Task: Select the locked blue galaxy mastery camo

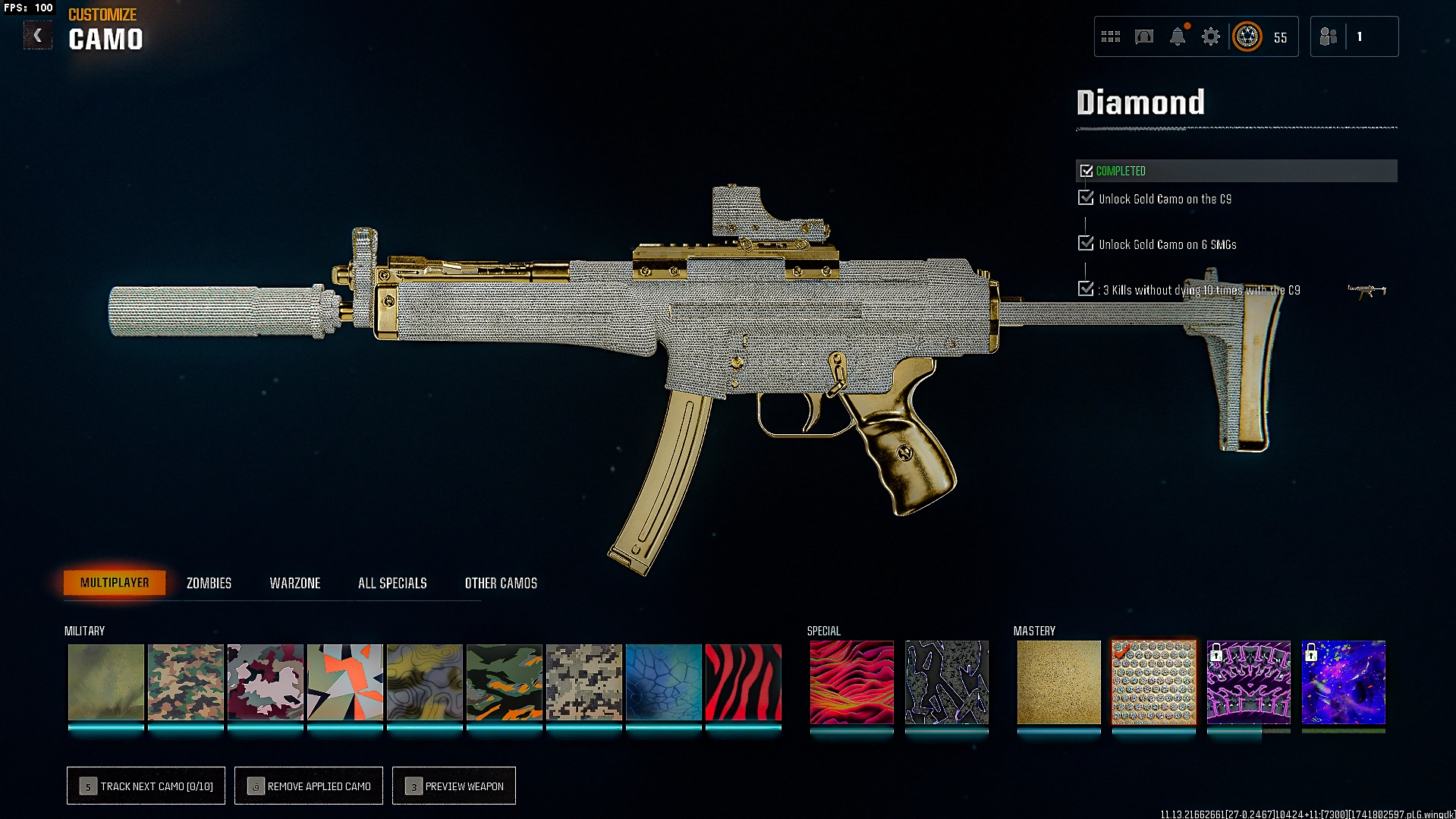Action: 1343,682
